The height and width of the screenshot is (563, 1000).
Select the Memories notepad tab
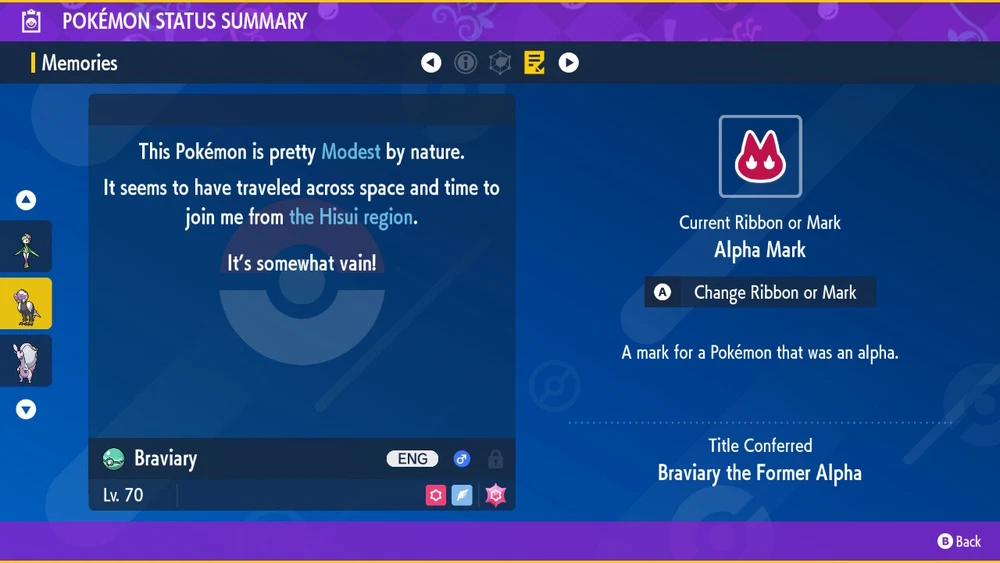tap(535, 63)
